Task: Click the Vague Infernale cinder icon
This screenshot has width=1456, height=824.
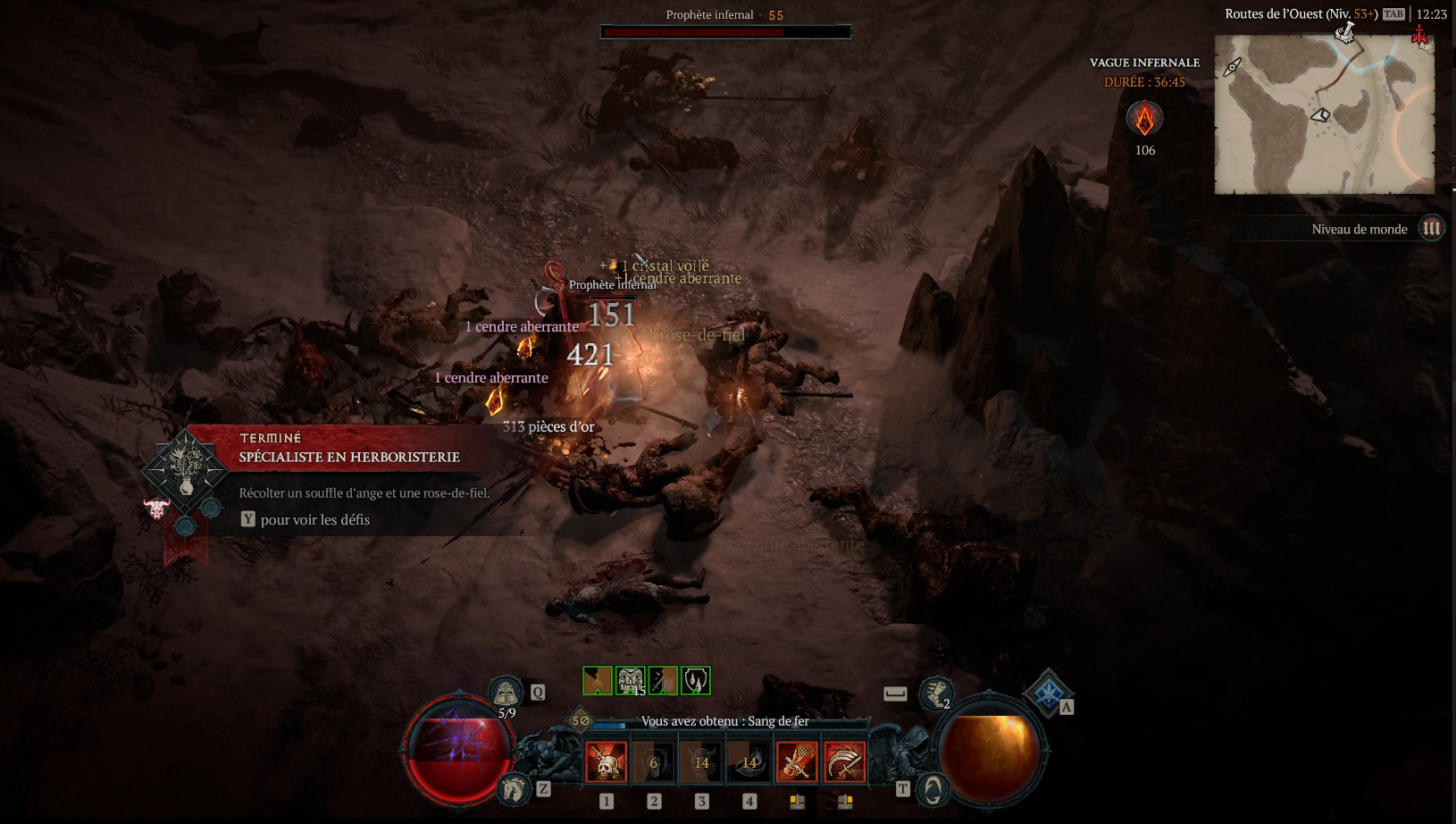Action: coord(1144,119)
